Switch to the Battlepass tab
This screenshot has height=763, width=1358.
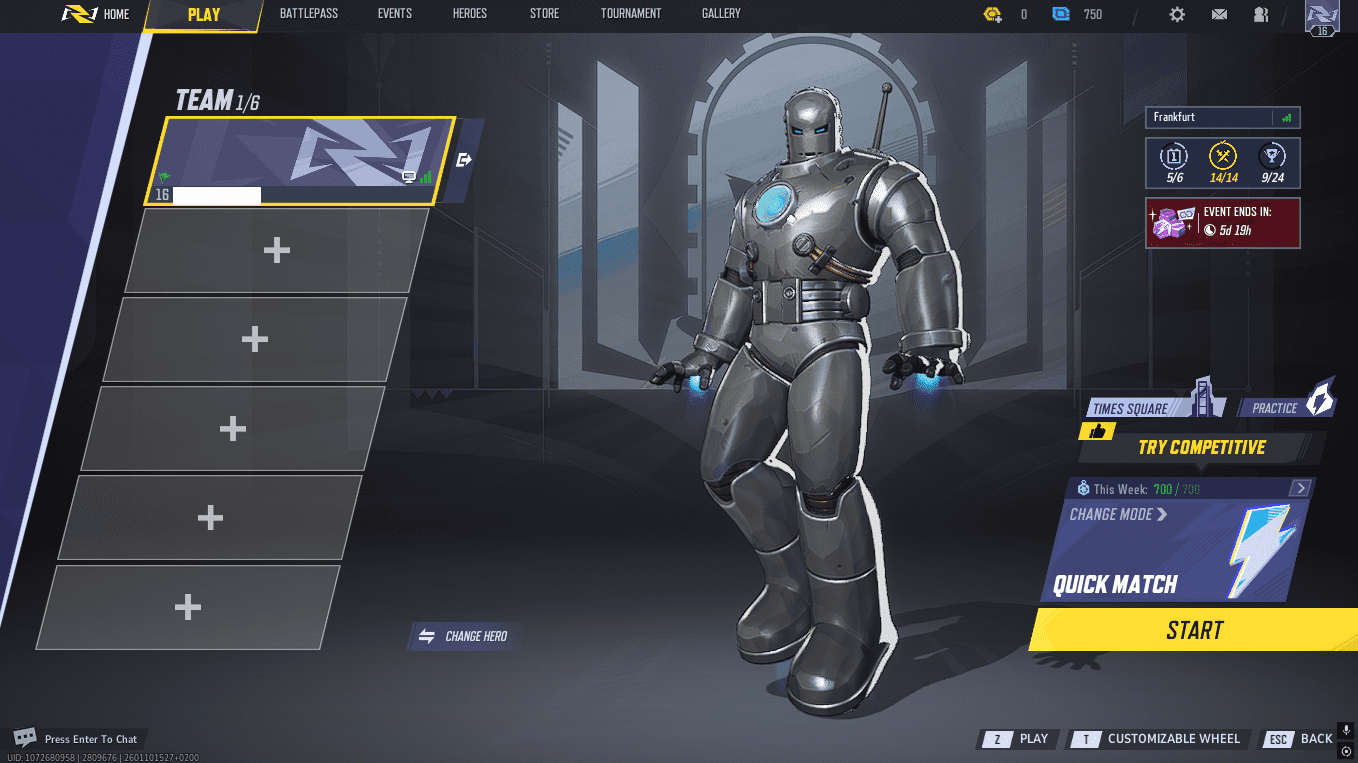coord(309,14)
